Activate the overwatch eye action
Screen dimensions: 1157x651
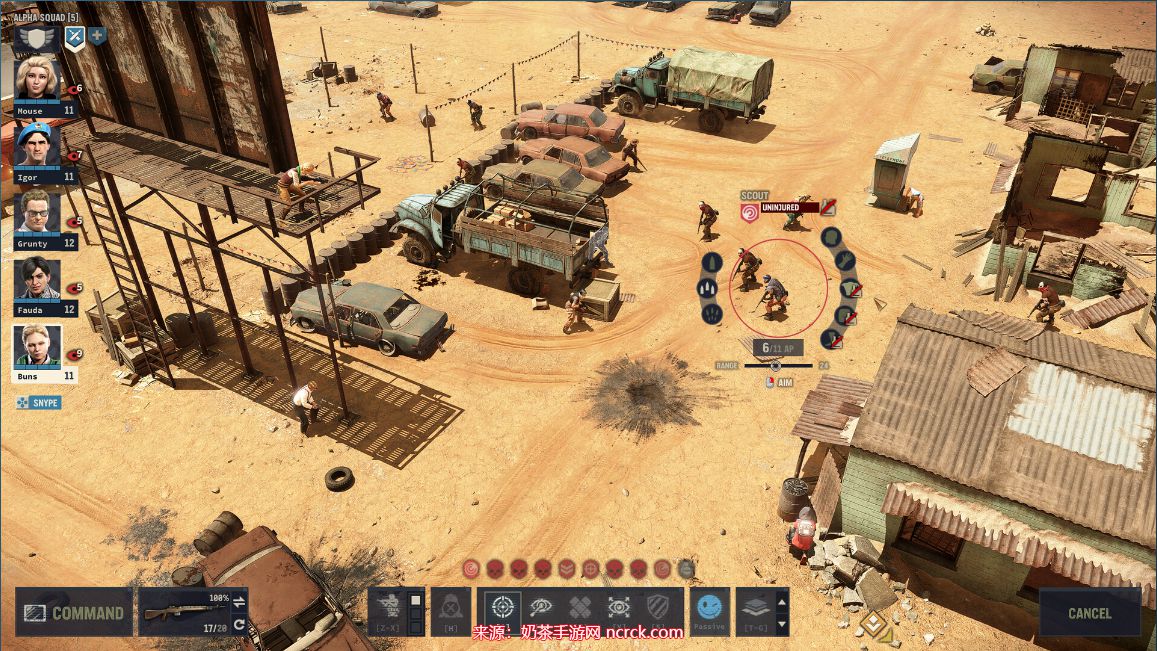coord(541,607)
